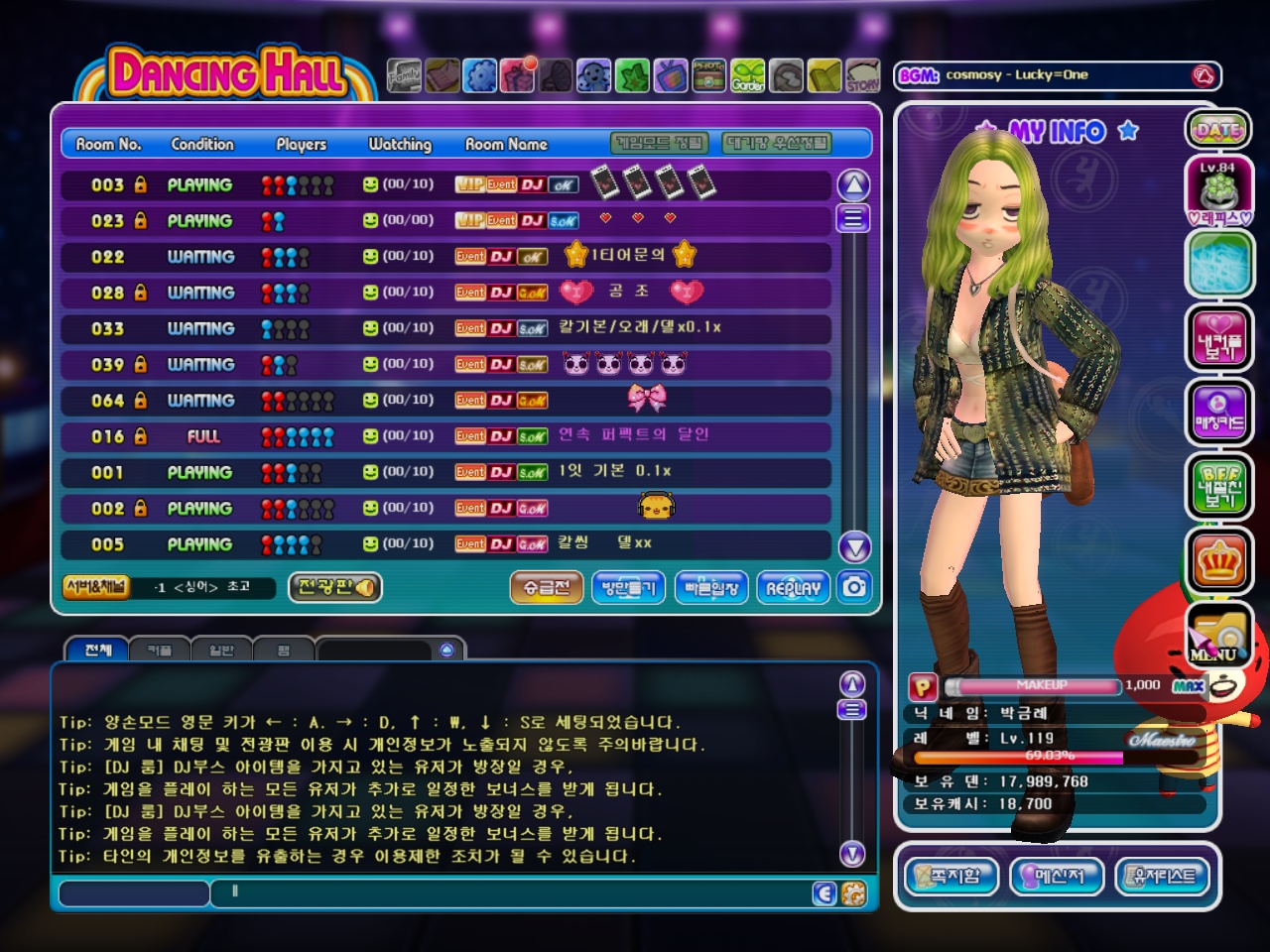1270x952 pixels.
Task: Click the 방만들기 create room button
Action: [628, 588]
